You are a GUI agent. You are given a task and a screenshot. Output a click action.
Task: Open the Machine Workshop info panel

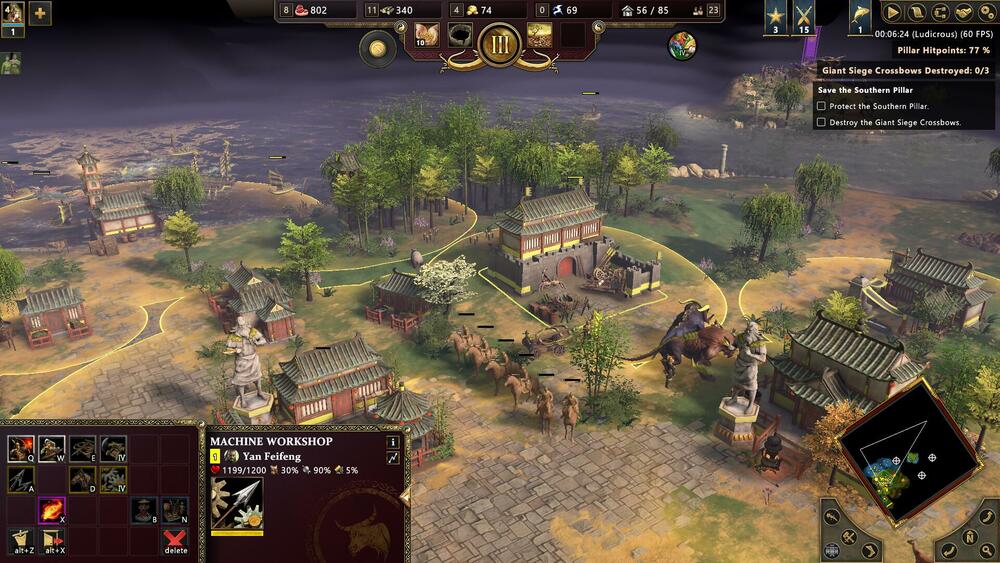pyautogui.click(x=393, y=441)
